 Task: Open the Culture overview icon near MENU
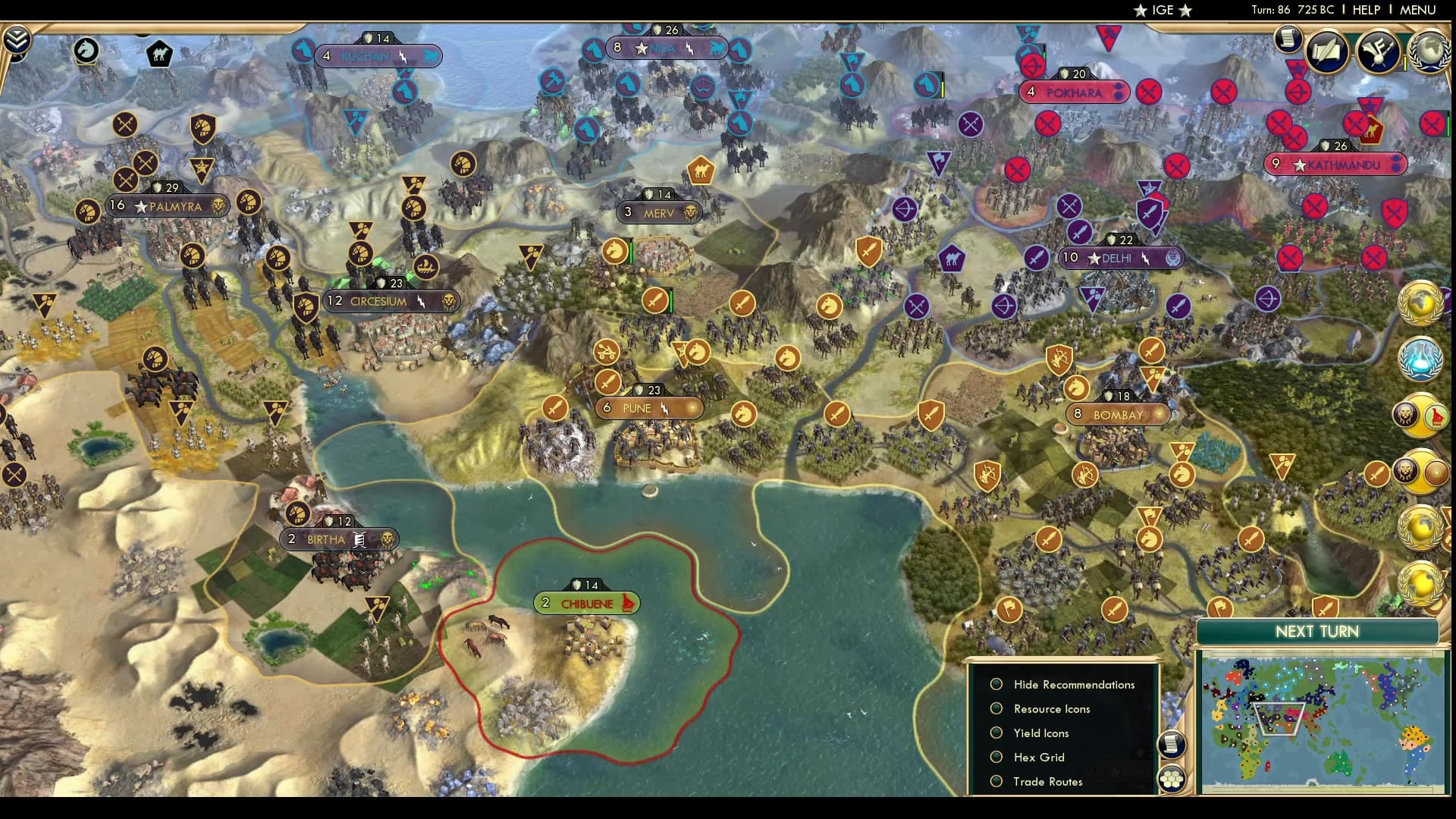coord(1378,52)
